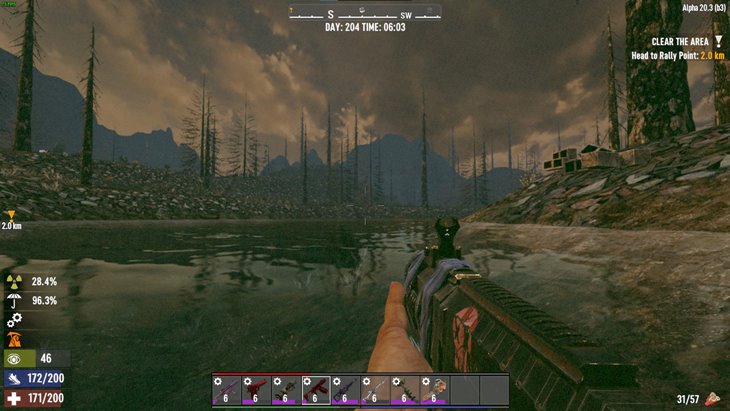Select the orange power tool hotbar slot

point(435,389)
